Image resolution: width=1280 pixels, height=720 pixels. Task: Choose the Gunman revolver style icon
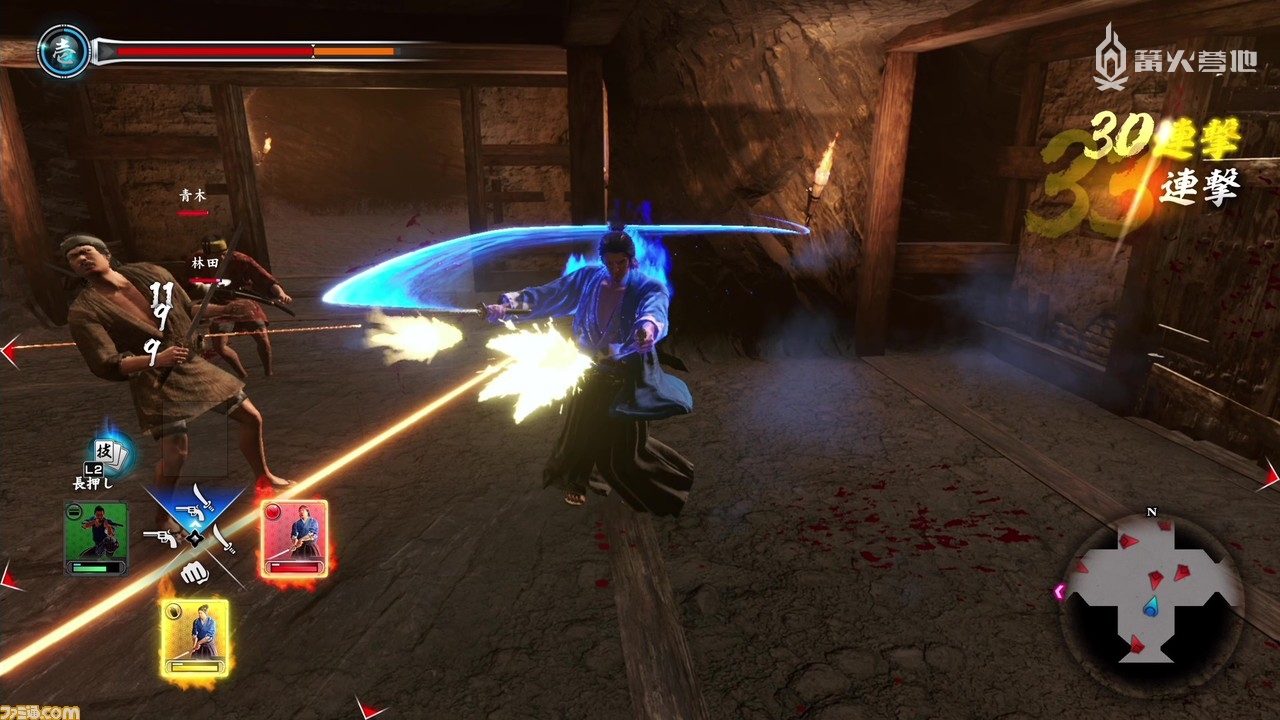pos(160,539)
